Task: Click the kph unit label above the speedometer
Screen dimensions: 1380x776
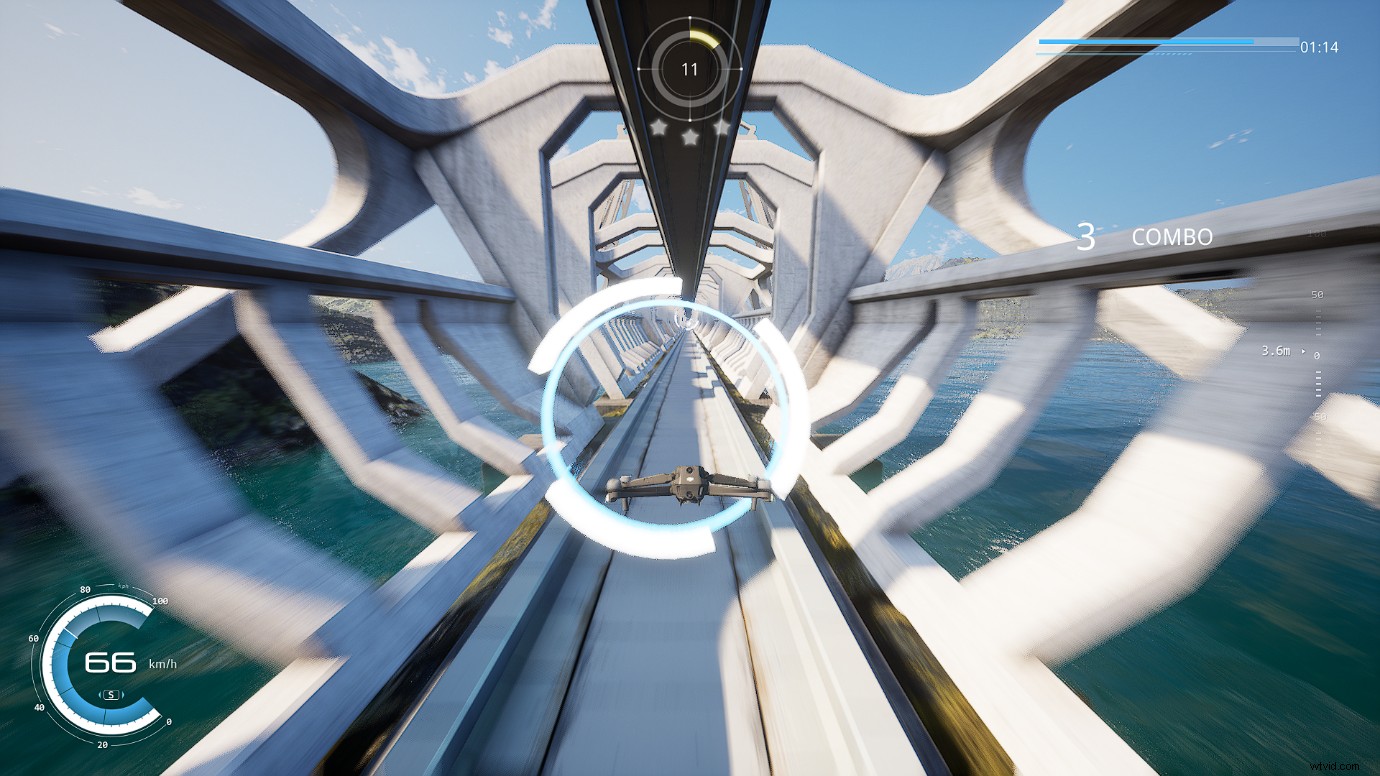Action: click(x=122, y=586)
